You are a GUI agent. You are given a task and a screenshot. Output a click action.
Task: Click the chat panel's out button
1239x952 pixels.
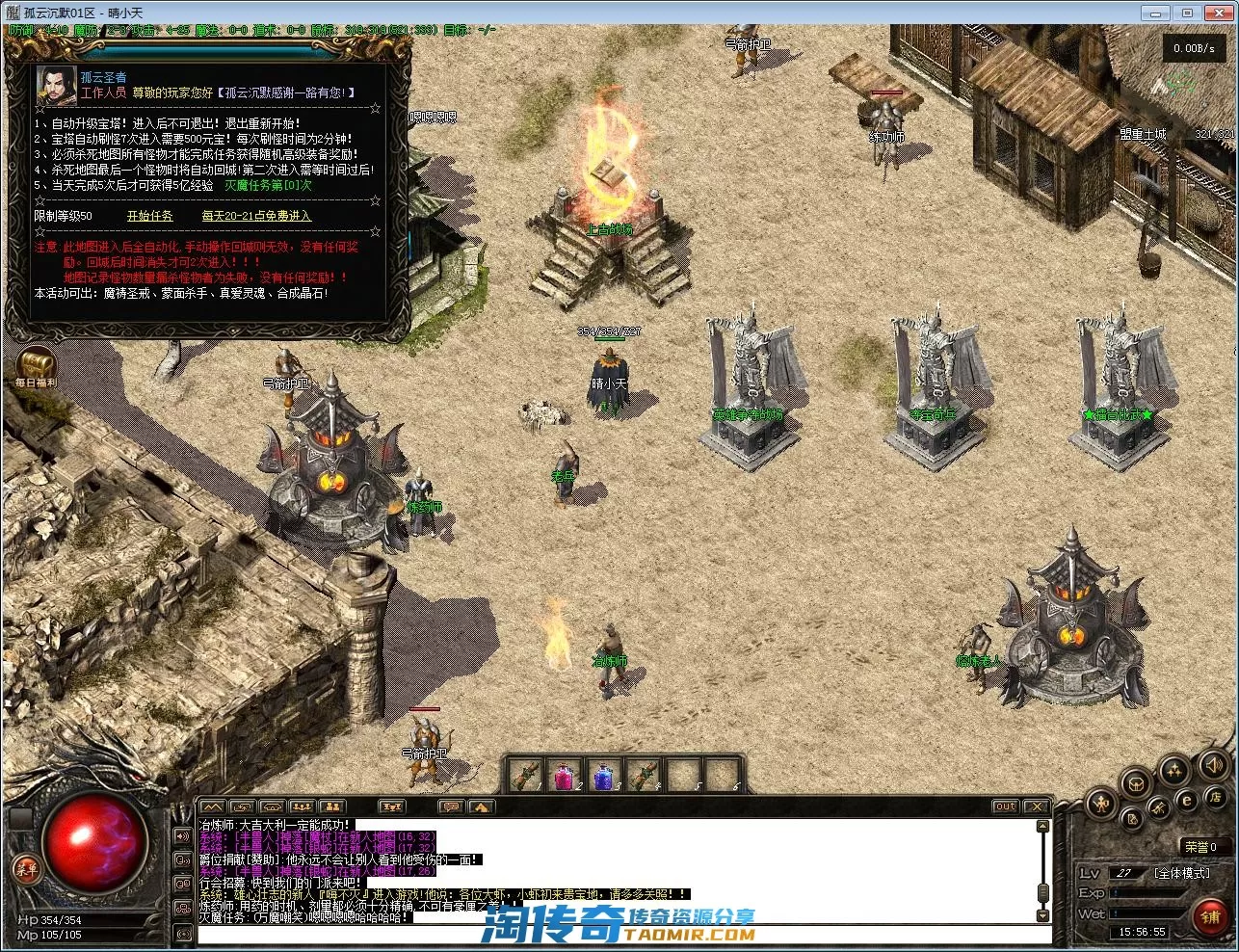pyautogui.click(x=1005, y=807)
